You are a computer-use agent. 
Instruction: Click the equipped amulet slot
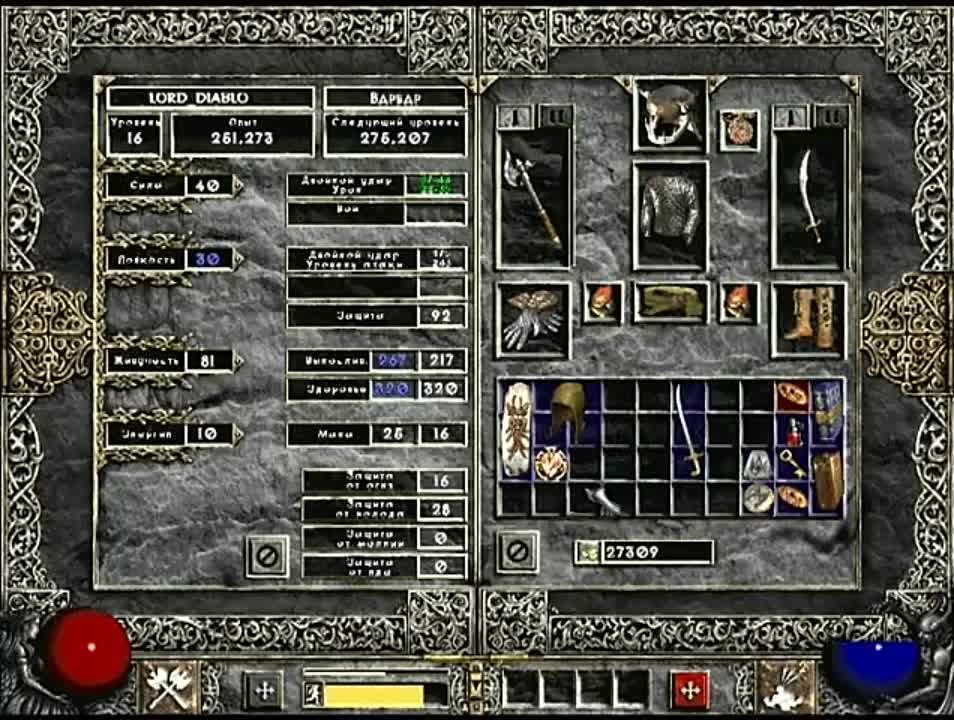740,131
